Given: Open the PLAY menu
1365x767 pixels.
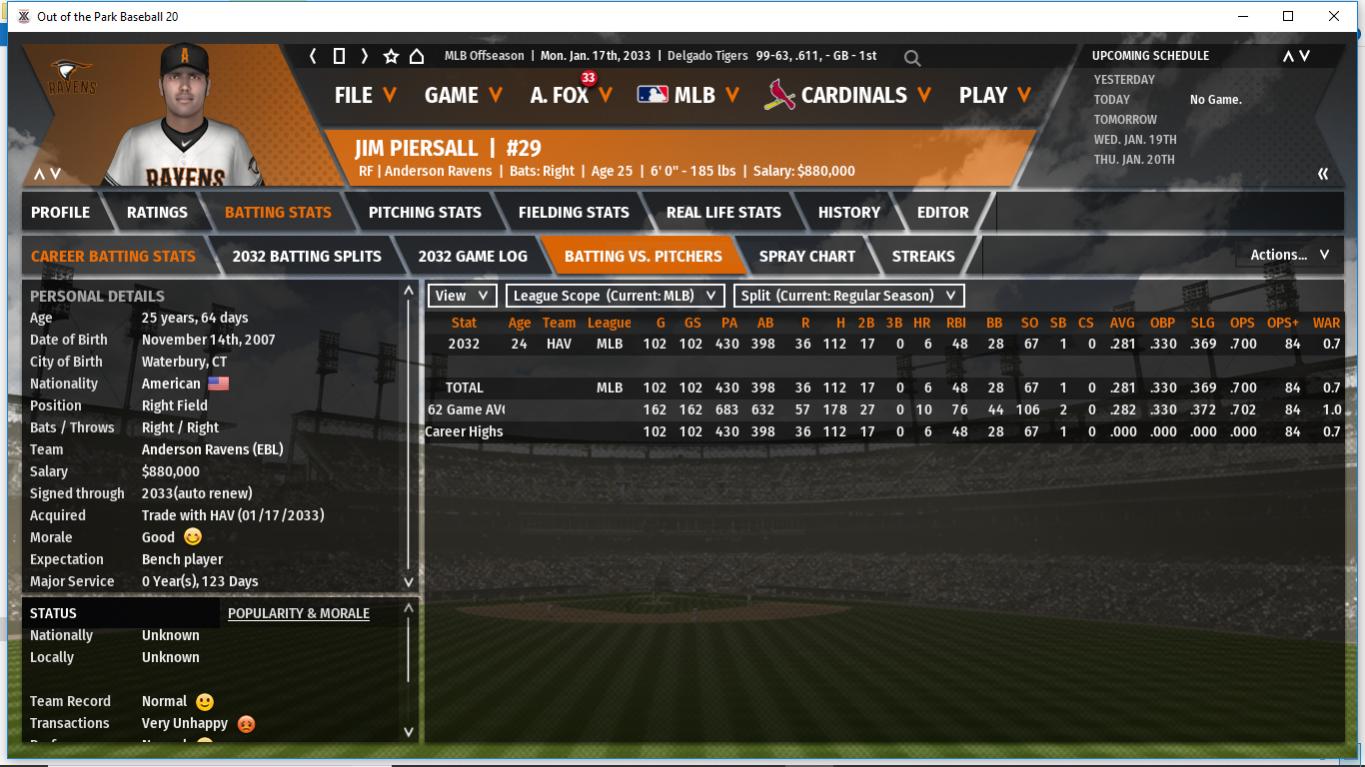Looking at the screenshot, I should tap(994, 95).
